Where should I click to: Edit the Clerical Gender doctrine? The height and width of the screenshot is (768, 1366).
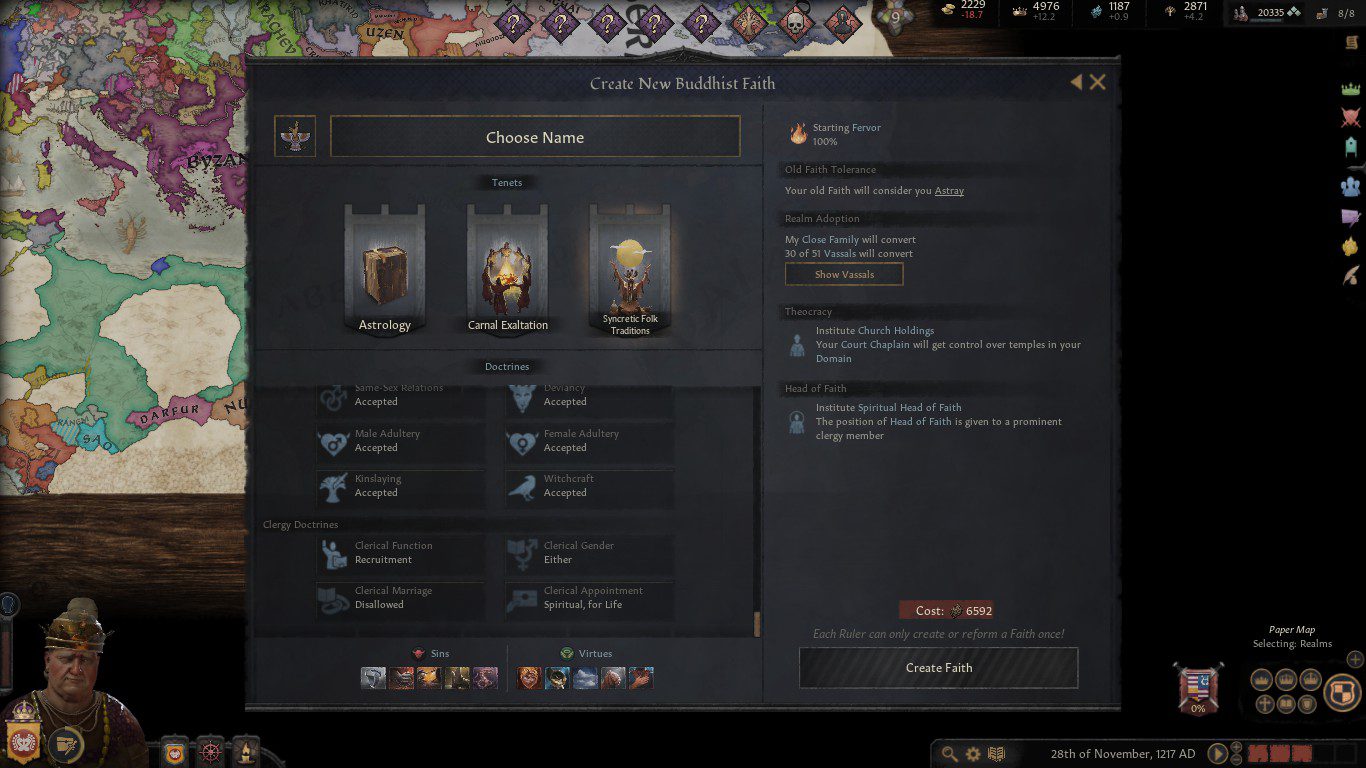(x=589, y=553)
